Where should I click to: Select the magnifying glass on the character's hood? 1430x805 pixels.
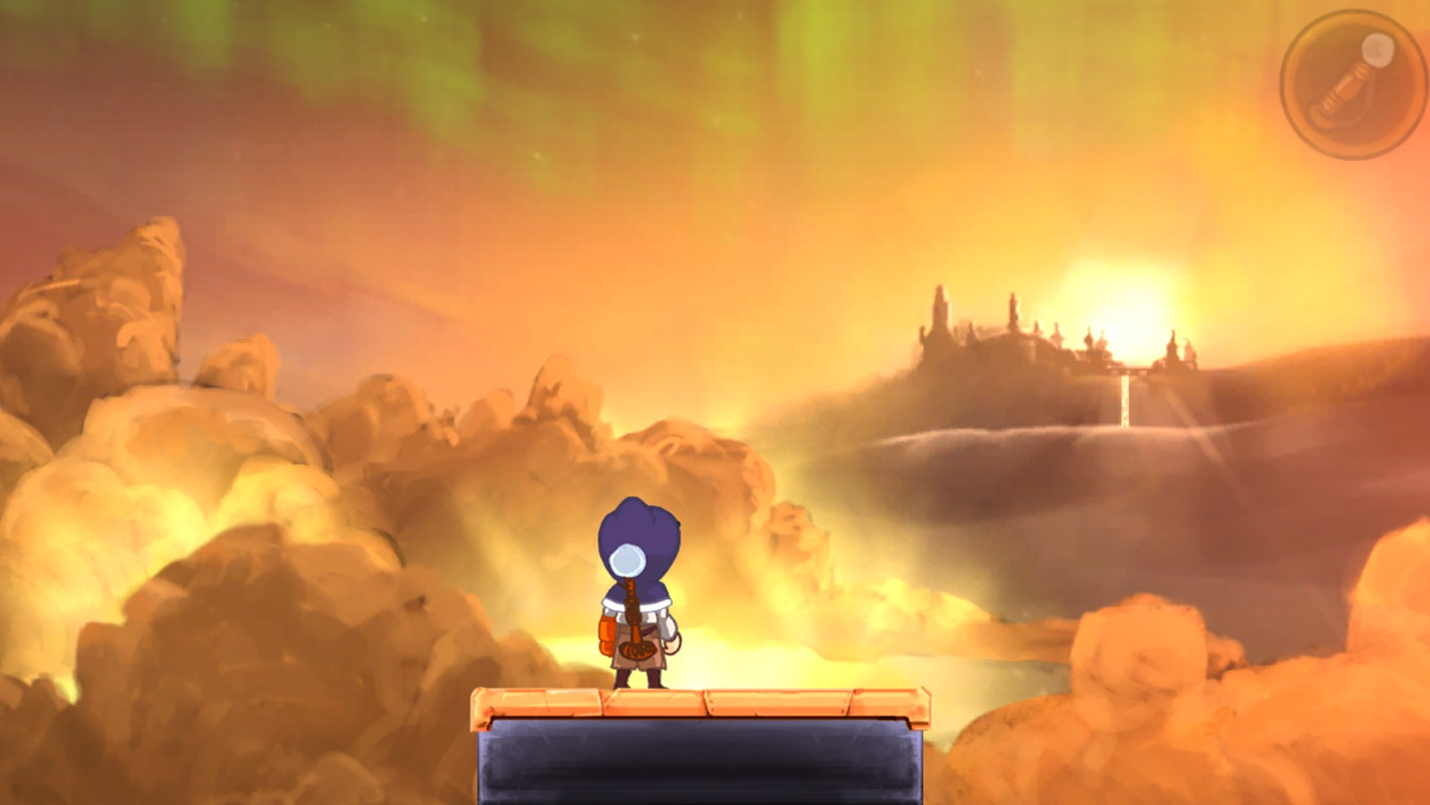(x=626, y=560)
